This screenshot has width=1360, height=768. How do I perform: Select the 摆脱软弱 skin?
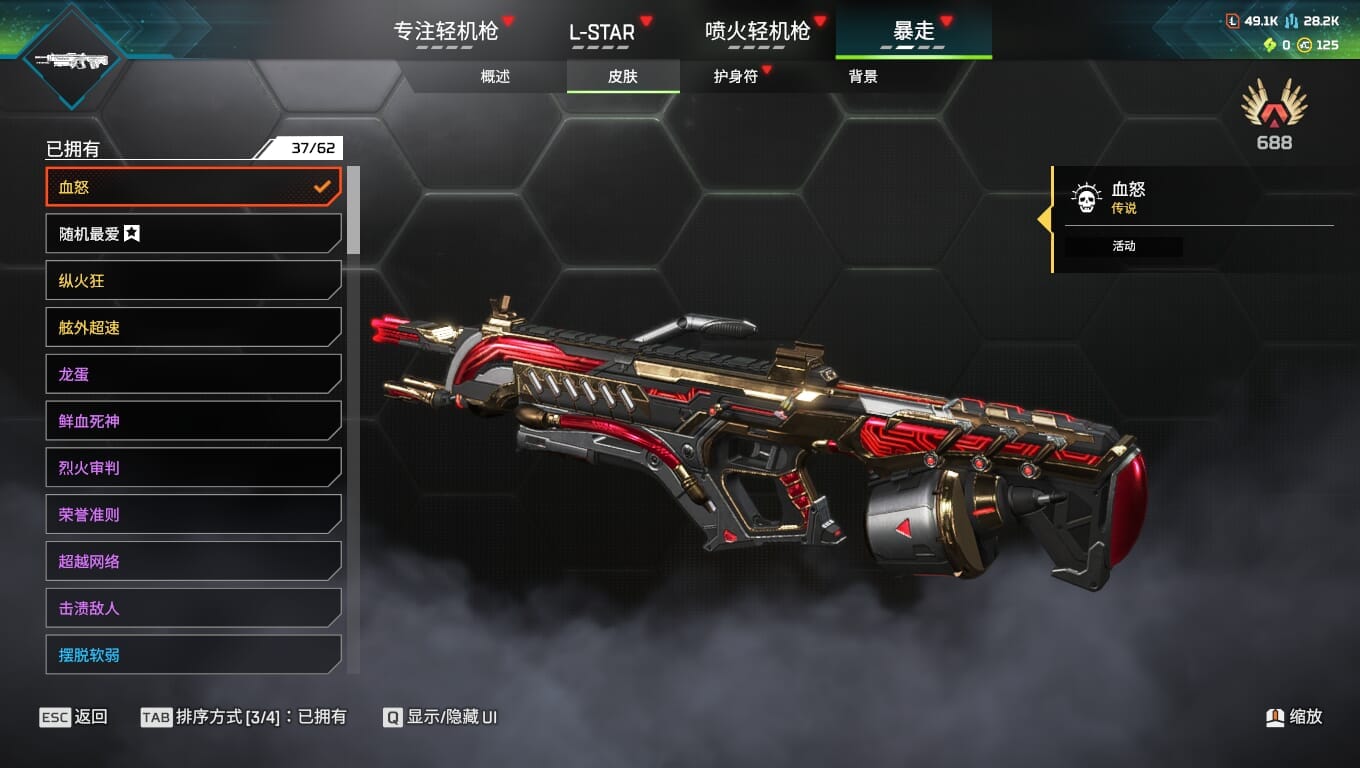click(x=193, y=655)
